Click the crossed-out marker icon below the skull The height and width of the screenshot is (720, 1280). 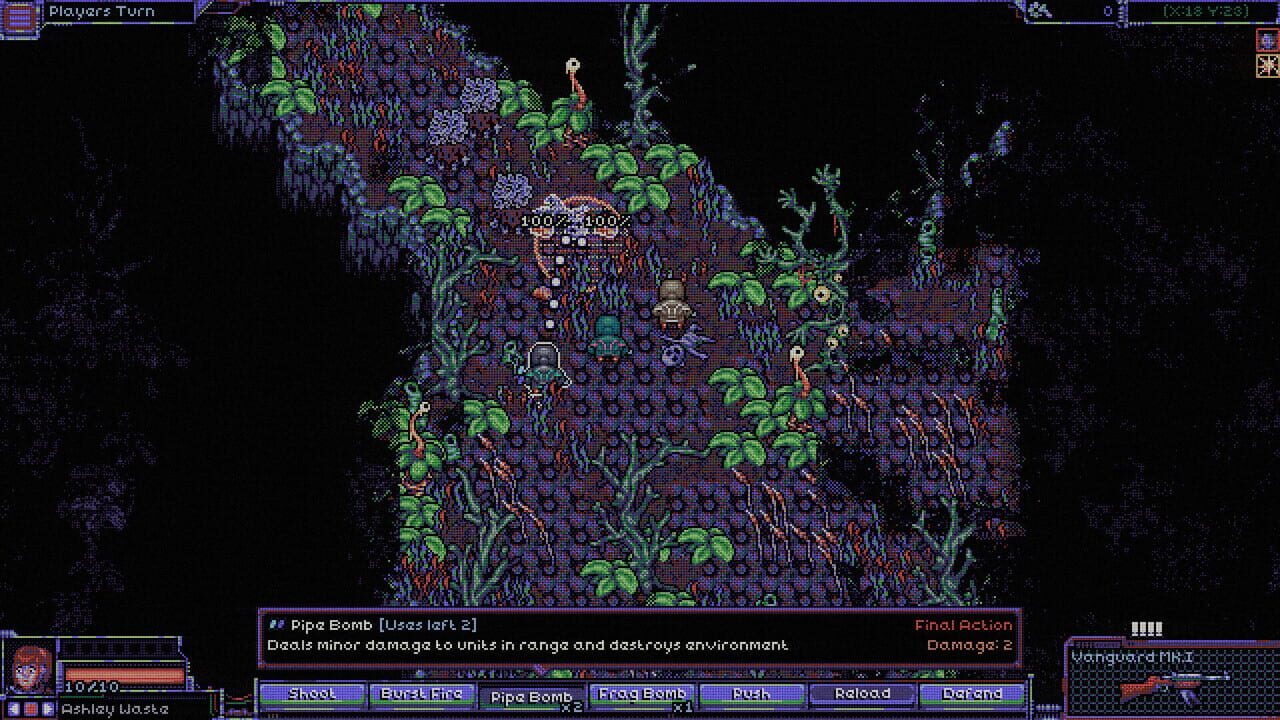[x=1265, y=66]
